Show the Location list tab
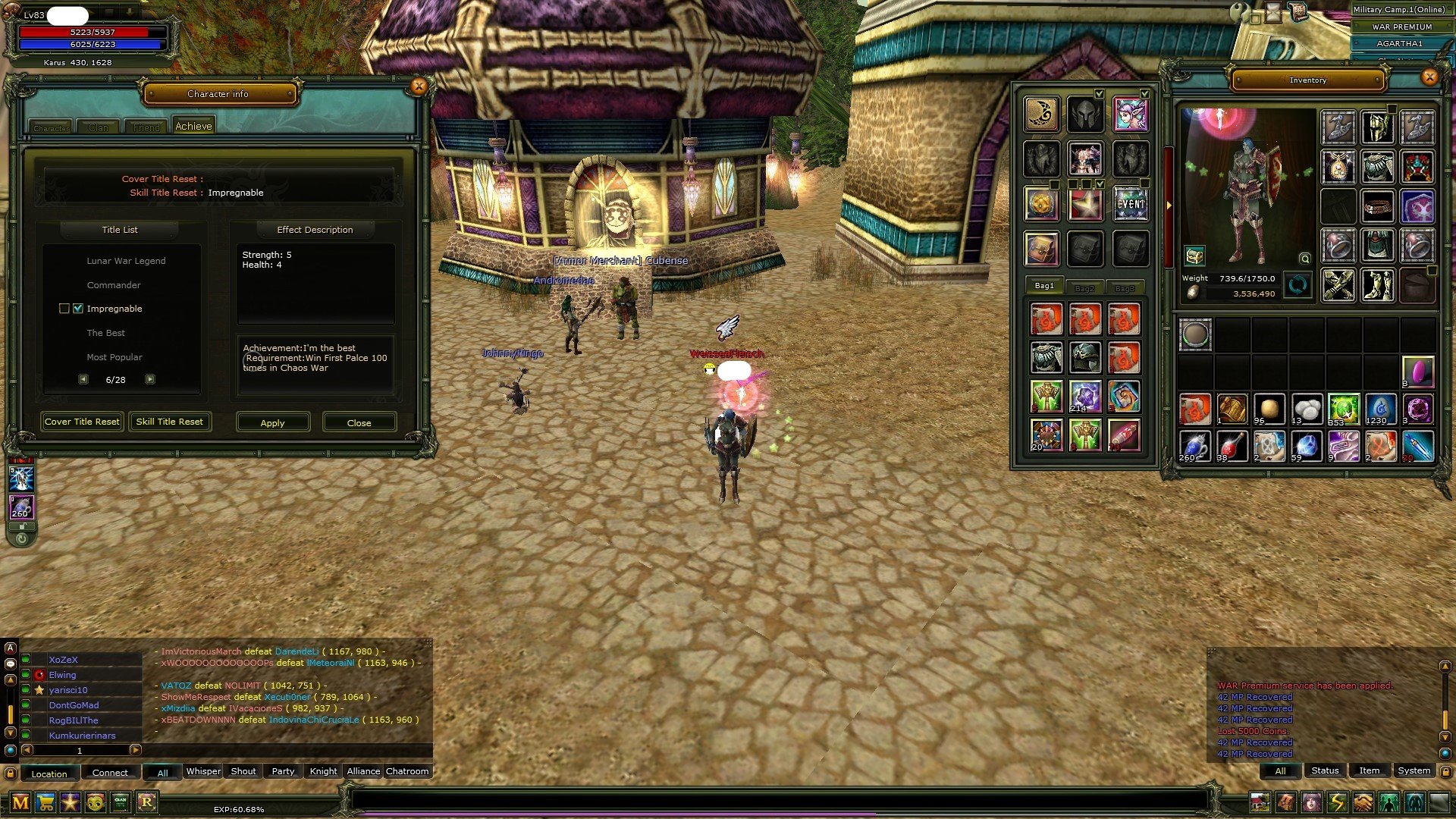Screen dimensions: 1456x819 pos(49,773)
